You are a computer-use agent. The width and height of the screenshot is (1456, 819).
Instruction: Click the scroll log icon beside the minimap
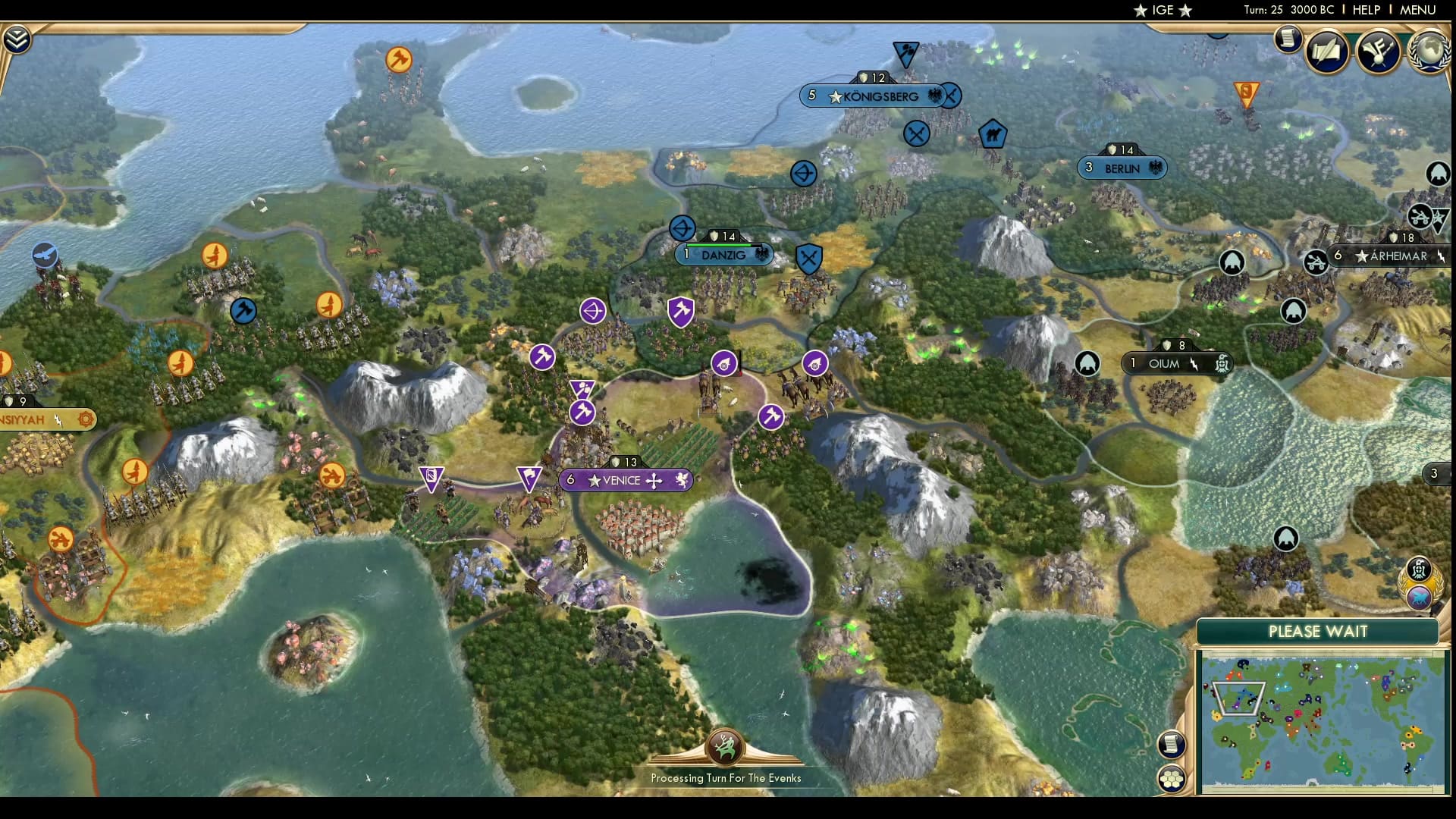pyautogui.click(x=1172, y=745)
